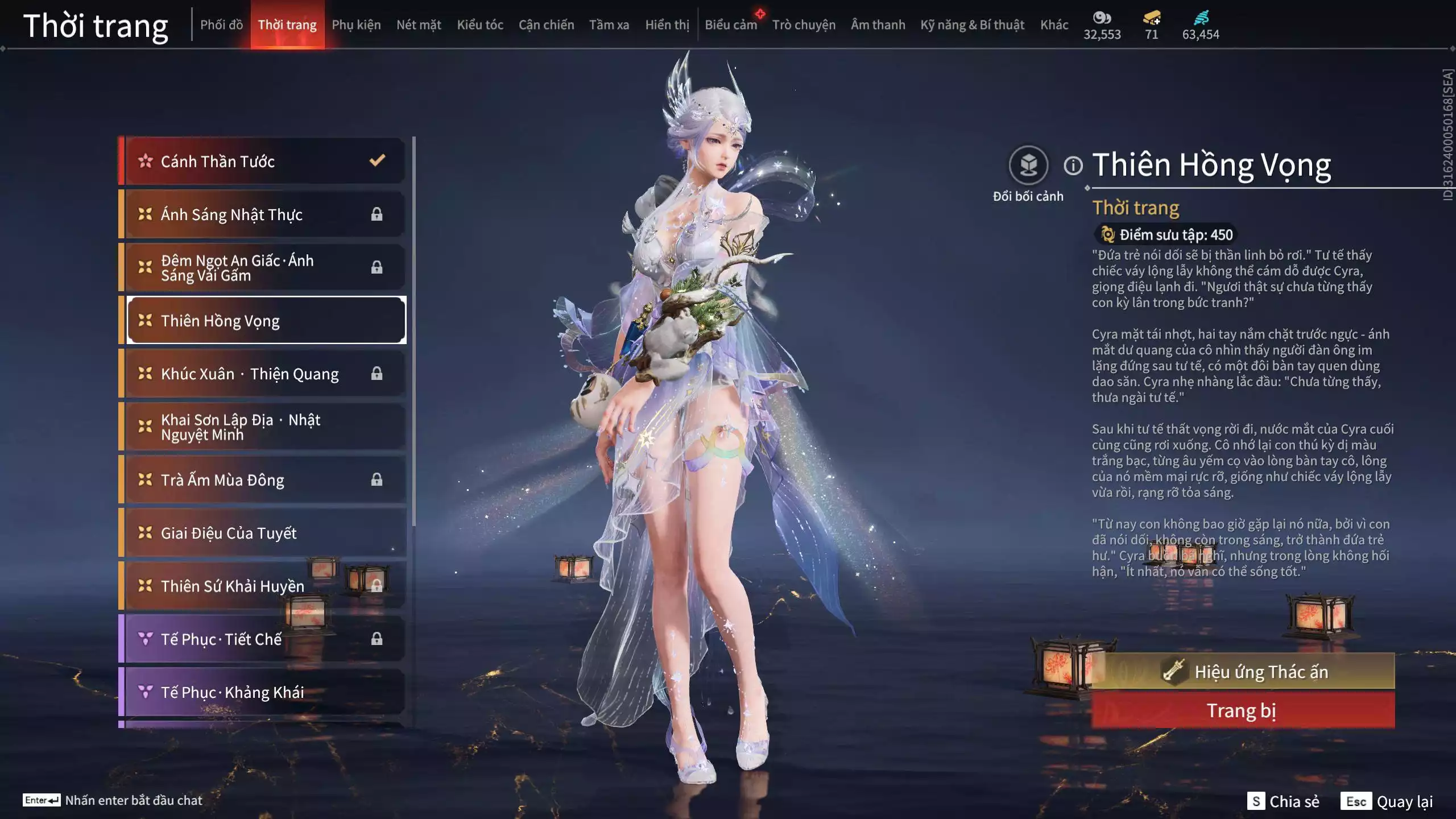Open the Biểu cảm tab
The height and width of the screenshot is (819, 1456).
pyautogui.click(x=731, y=25)
